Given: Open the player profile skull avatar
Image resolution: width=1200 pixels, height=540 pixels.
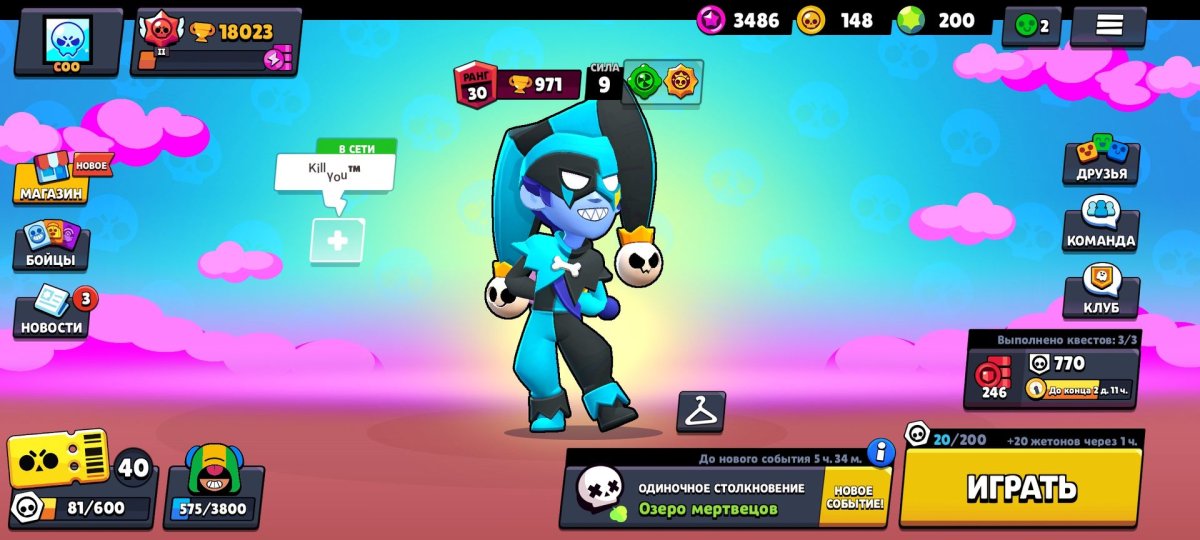Looking at the screenshot, I should pos(68,42).
